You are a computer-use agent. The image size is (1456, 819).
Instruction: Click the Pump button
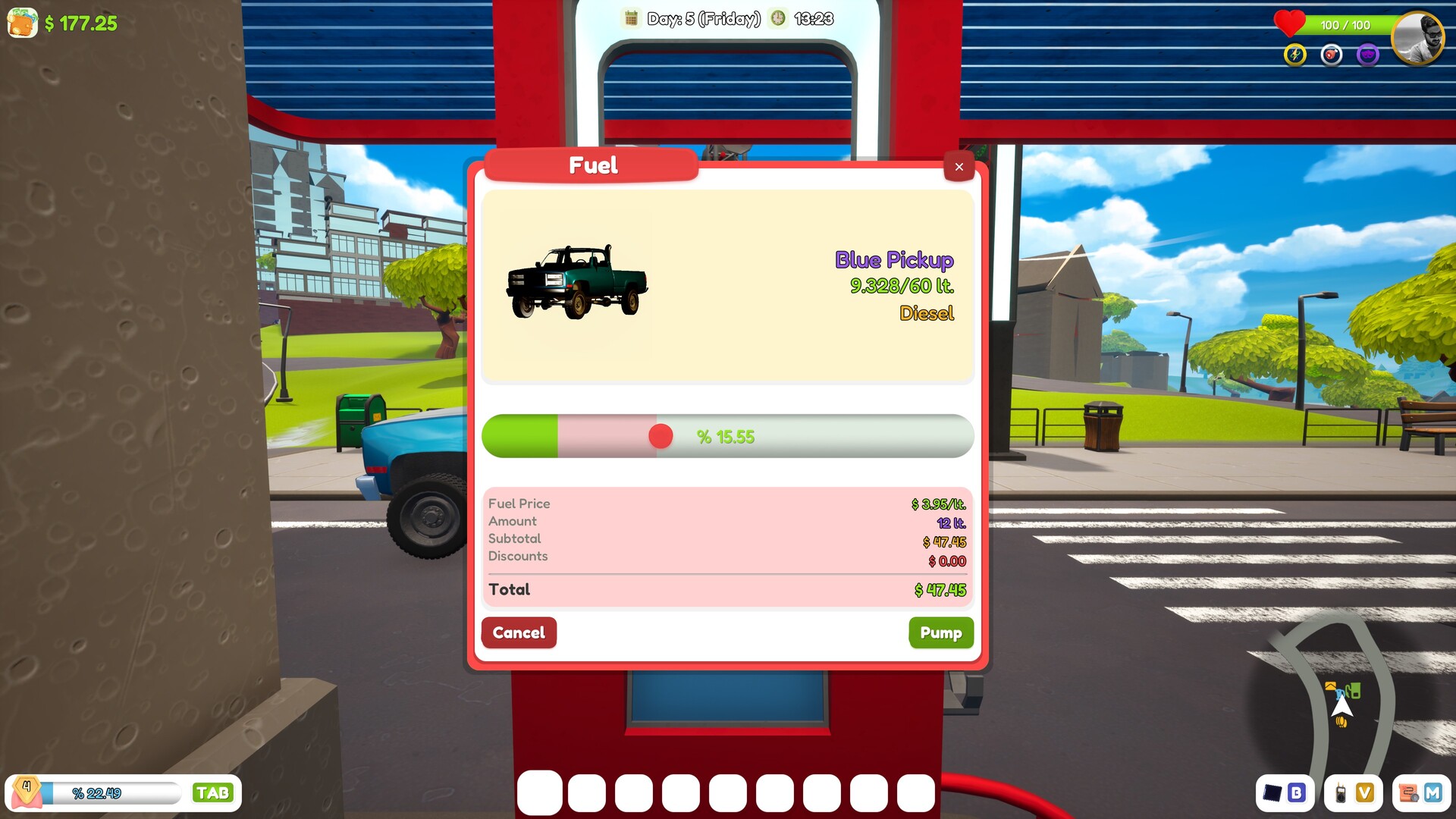(x=941, y=632)
